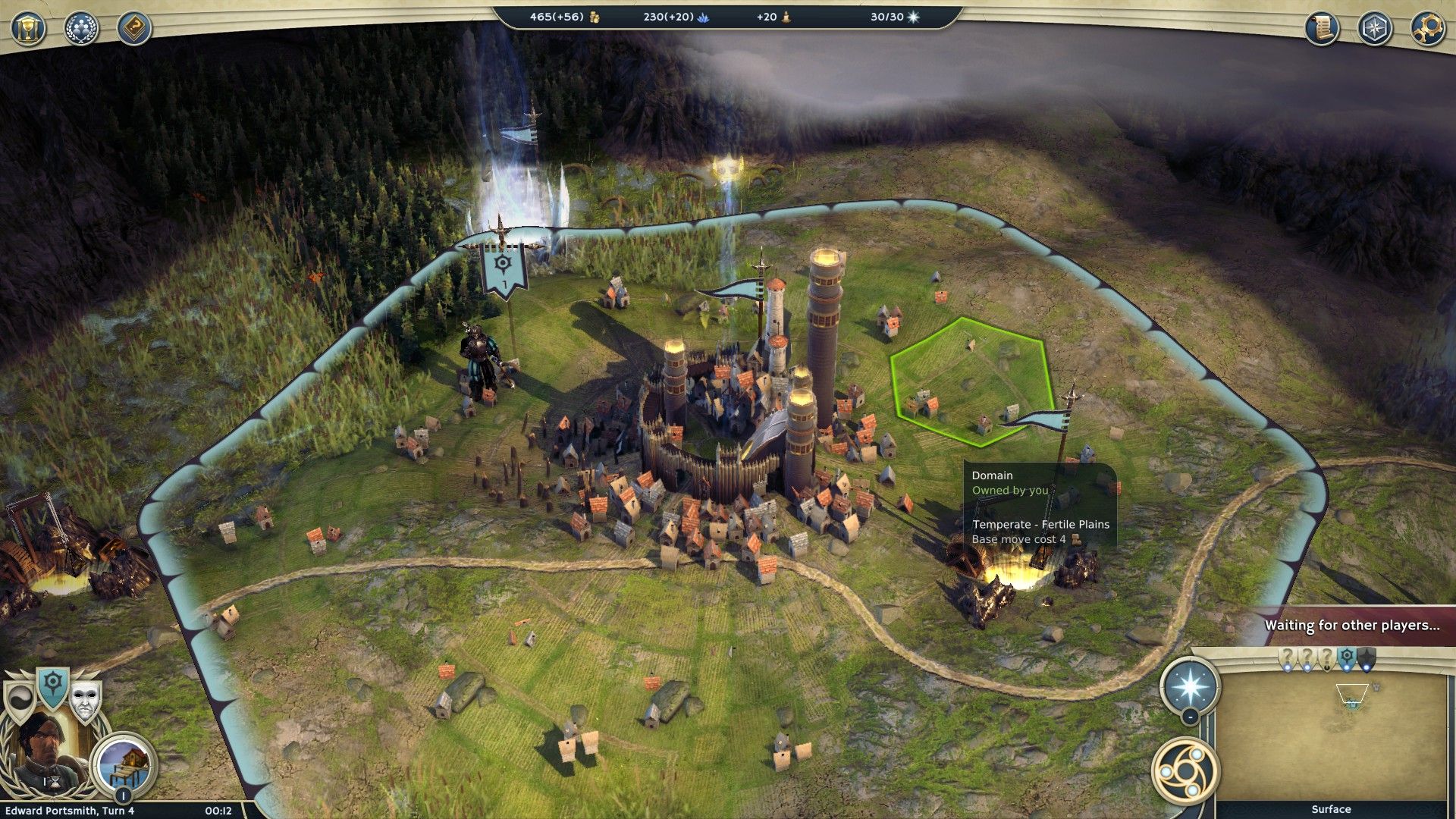Select the blue cog player shield above minimap

(x=1347, y=657)
